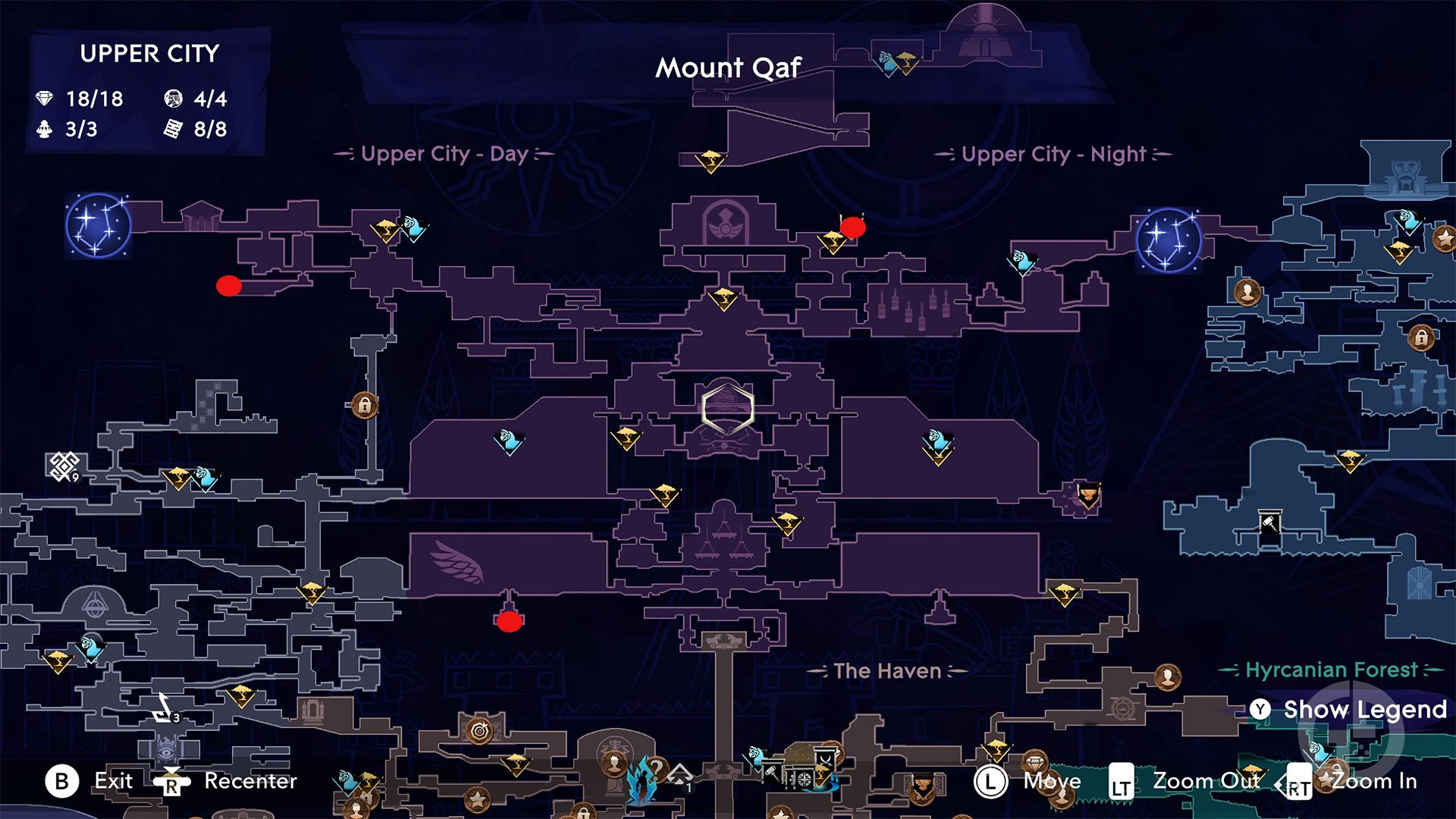Click the hexagonal player position marker
The width and height of the screenshot is (1456, 819).
coord(726,408)
